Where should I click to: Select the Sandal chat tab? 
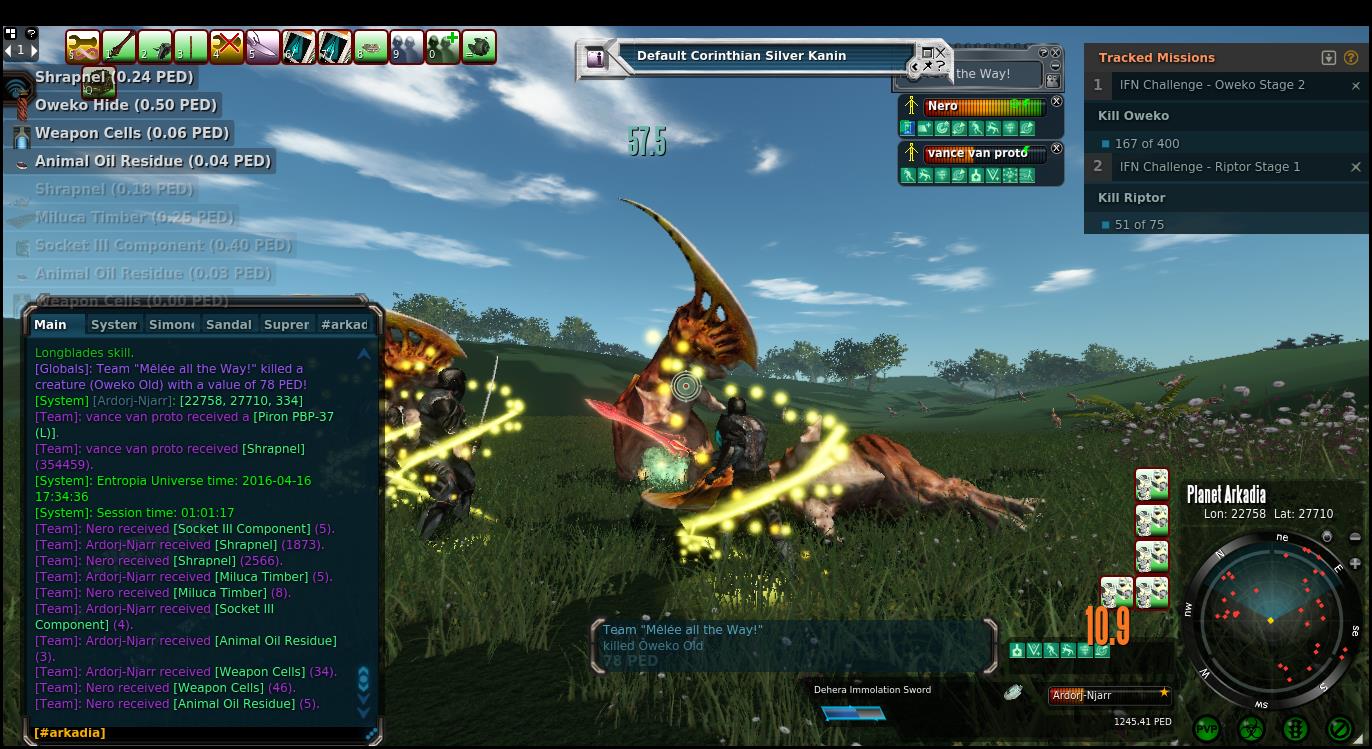[228, 324]
